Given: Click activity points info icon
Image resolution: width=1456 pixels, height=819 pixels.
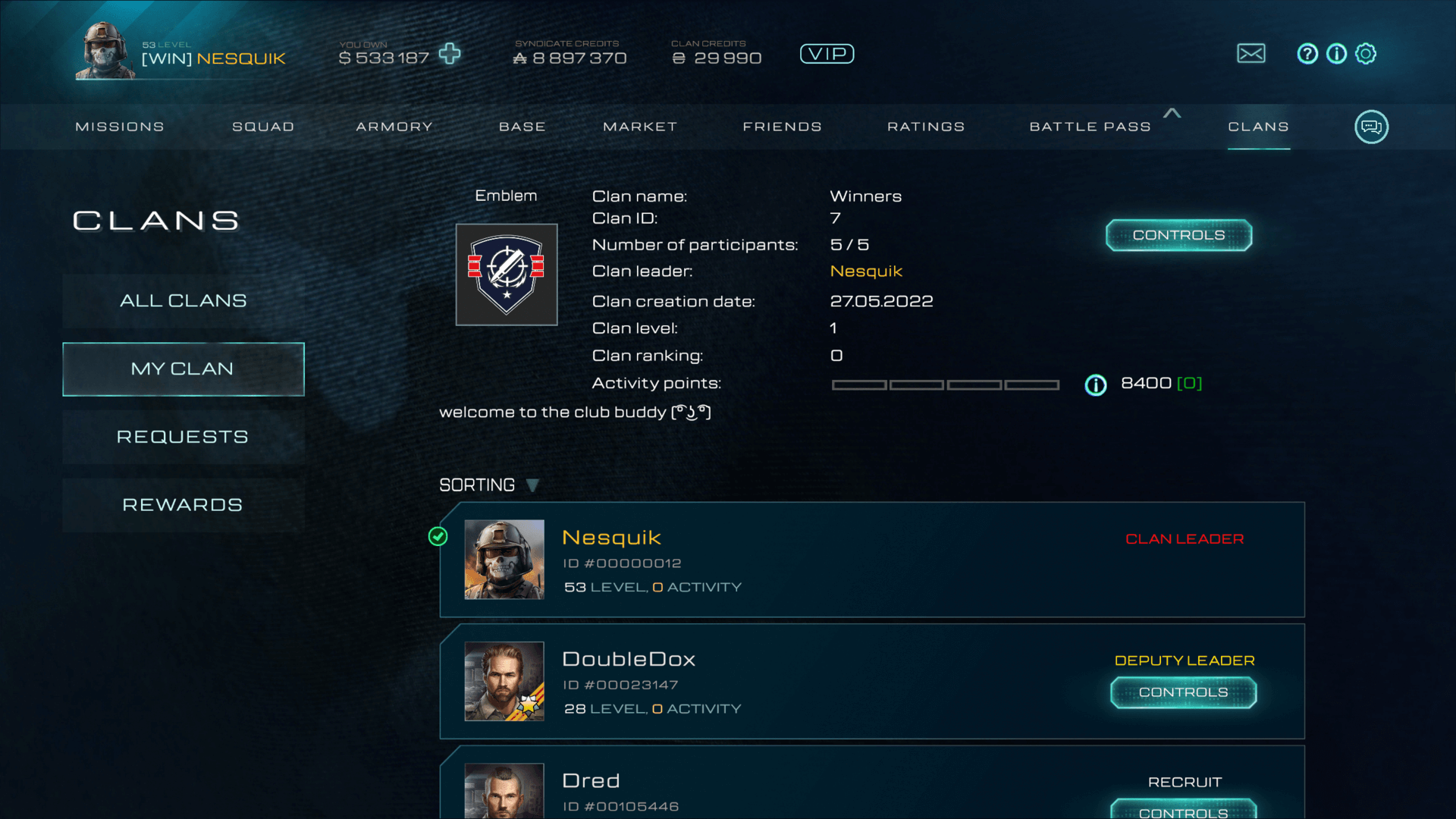Looking at the screenshot, I should click(x=1096, y=385).
